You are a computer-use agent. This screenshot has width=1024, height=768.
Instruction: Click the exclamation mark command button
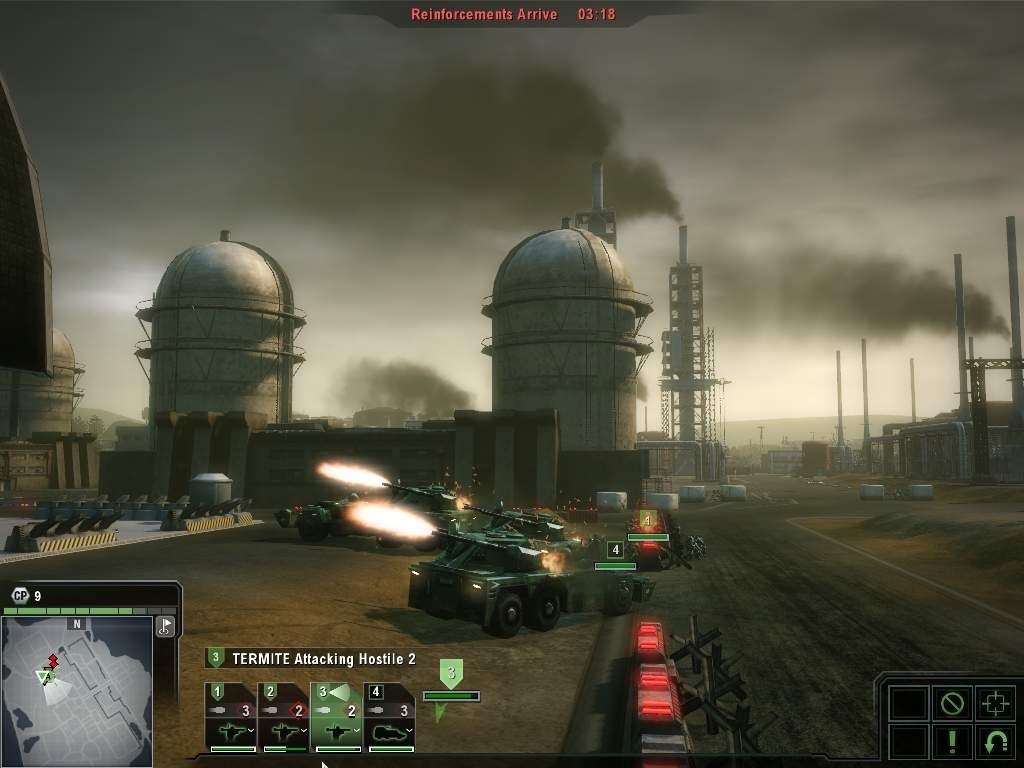(951, 741)
